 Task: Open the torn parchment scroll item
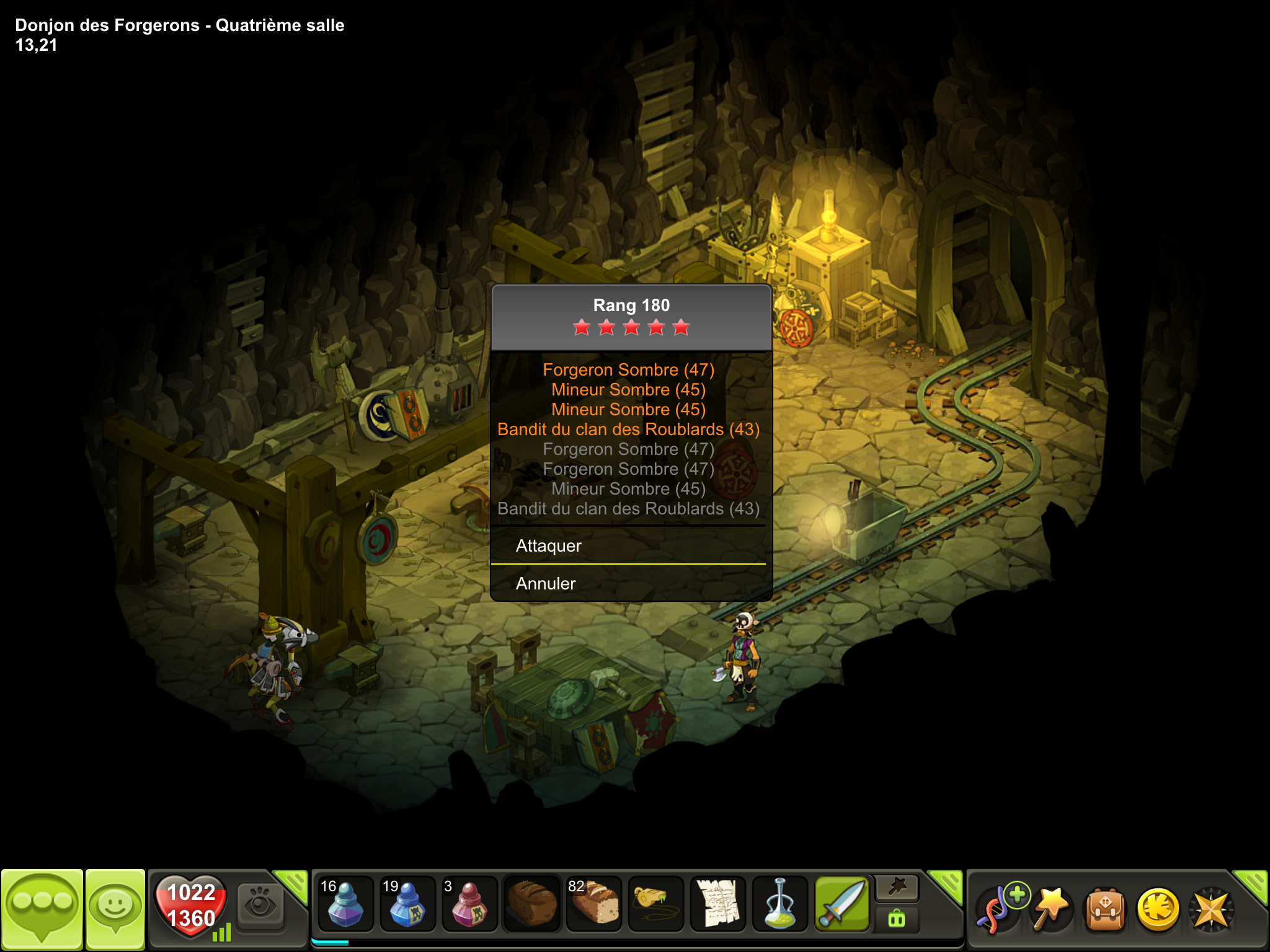pyautogui.click(x=717, y=904)
